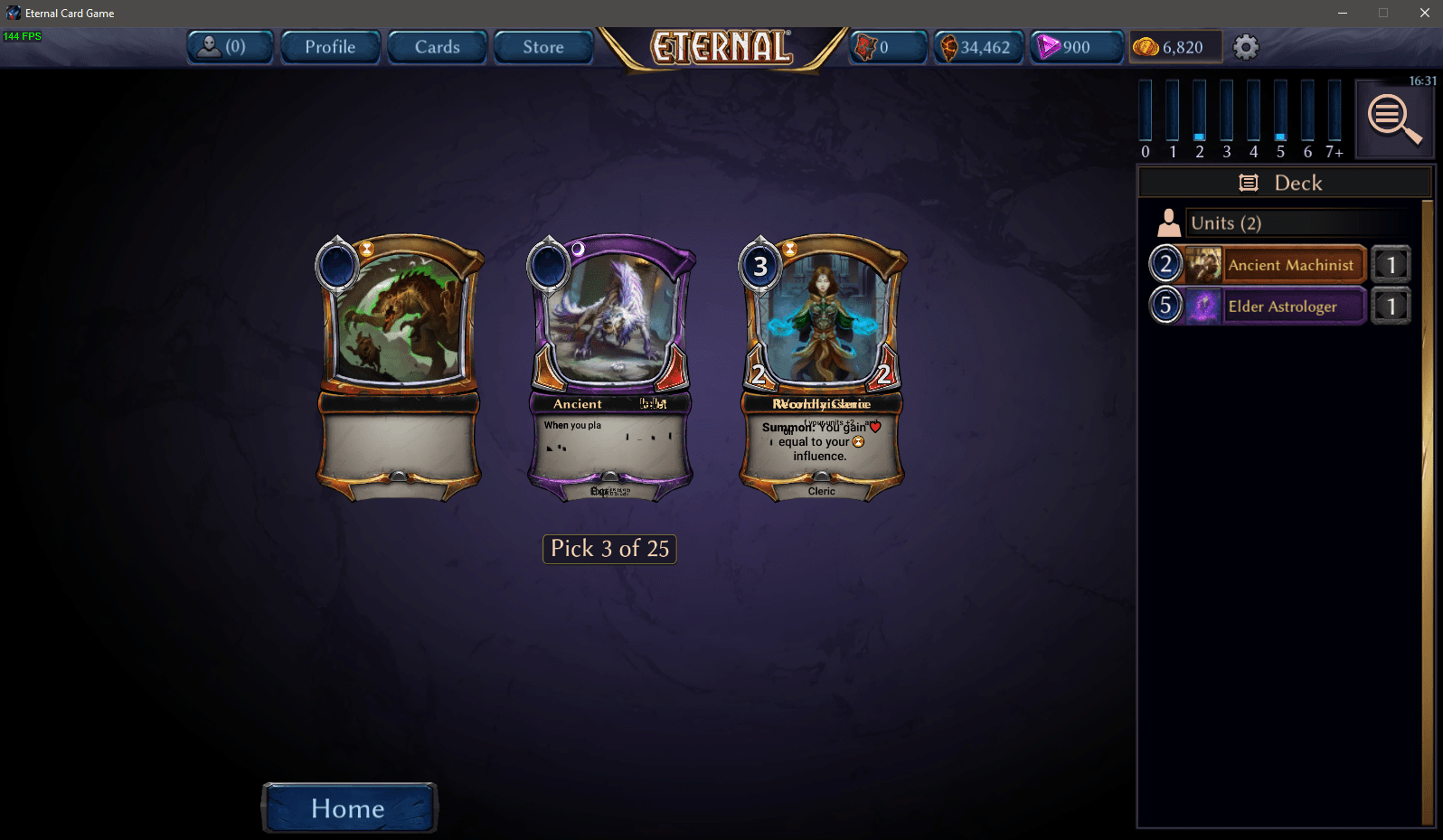The height and width of the screenshot is (840, 1443).
Task: Open the settings gear
Action: pos(1246,46)
